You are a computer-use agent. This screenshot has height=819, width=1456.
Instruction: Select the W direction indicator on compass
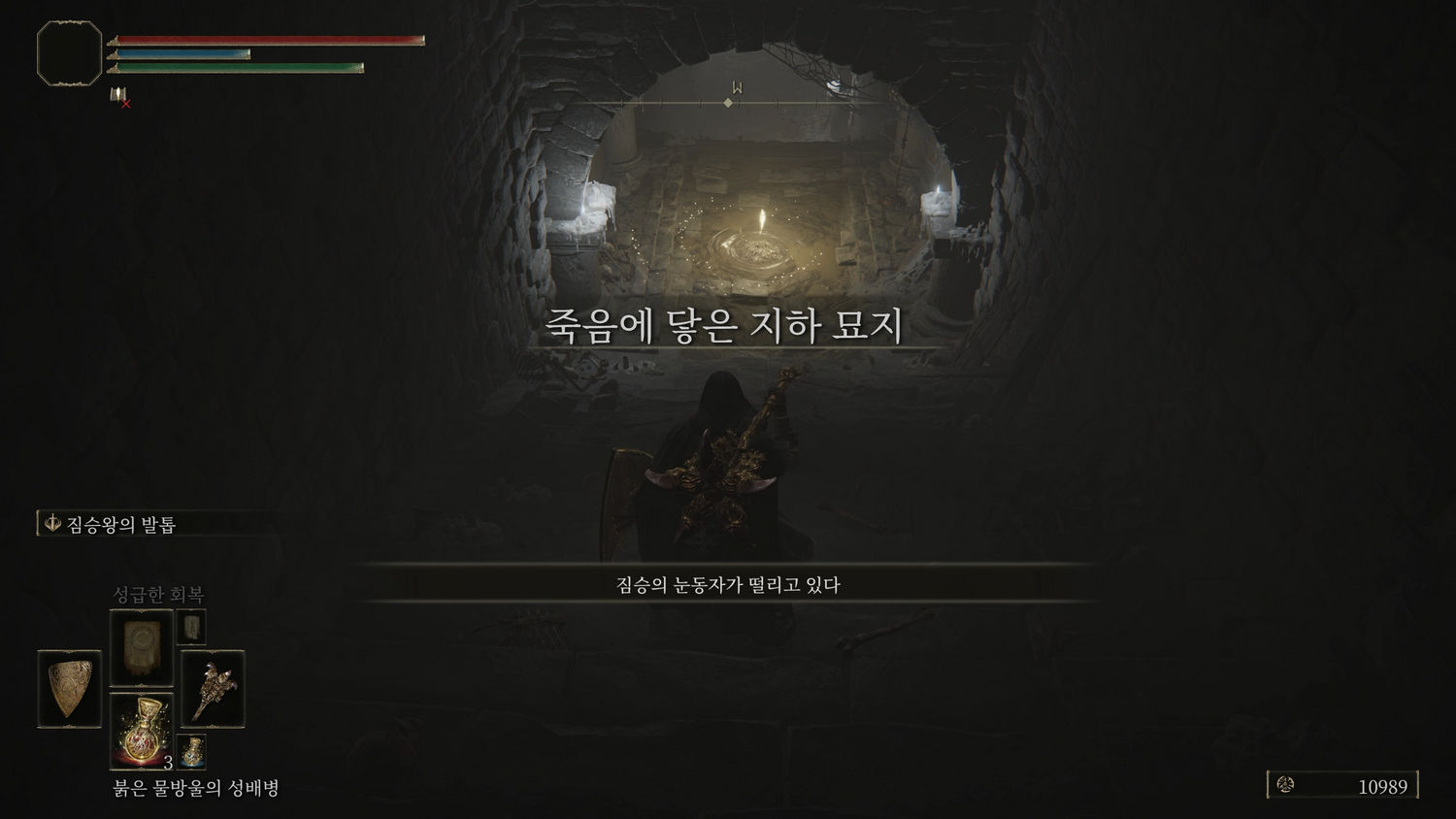point(737,85)
